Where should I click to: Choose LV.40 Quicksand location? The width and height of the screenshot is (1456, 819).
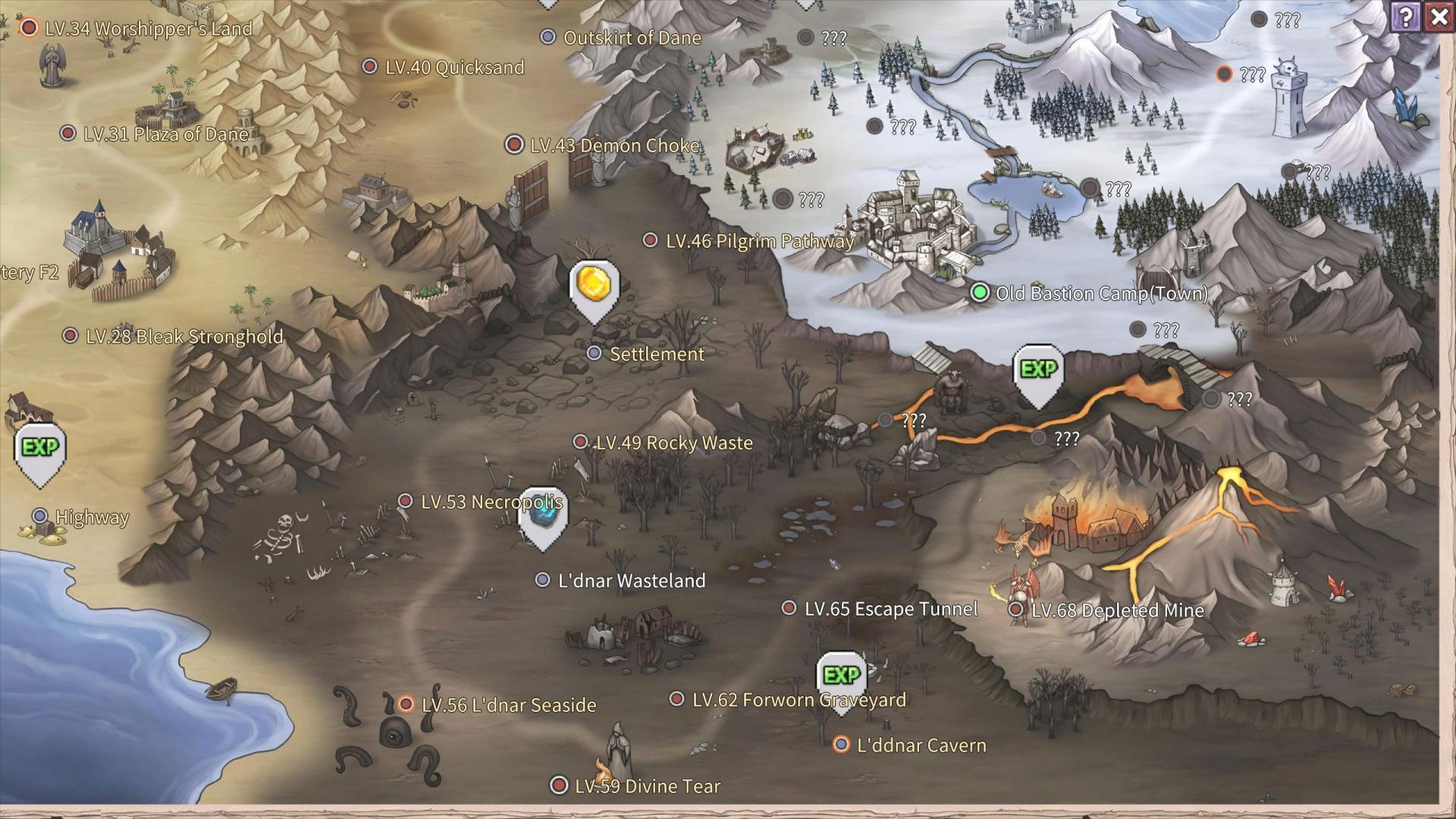point(370,67)
